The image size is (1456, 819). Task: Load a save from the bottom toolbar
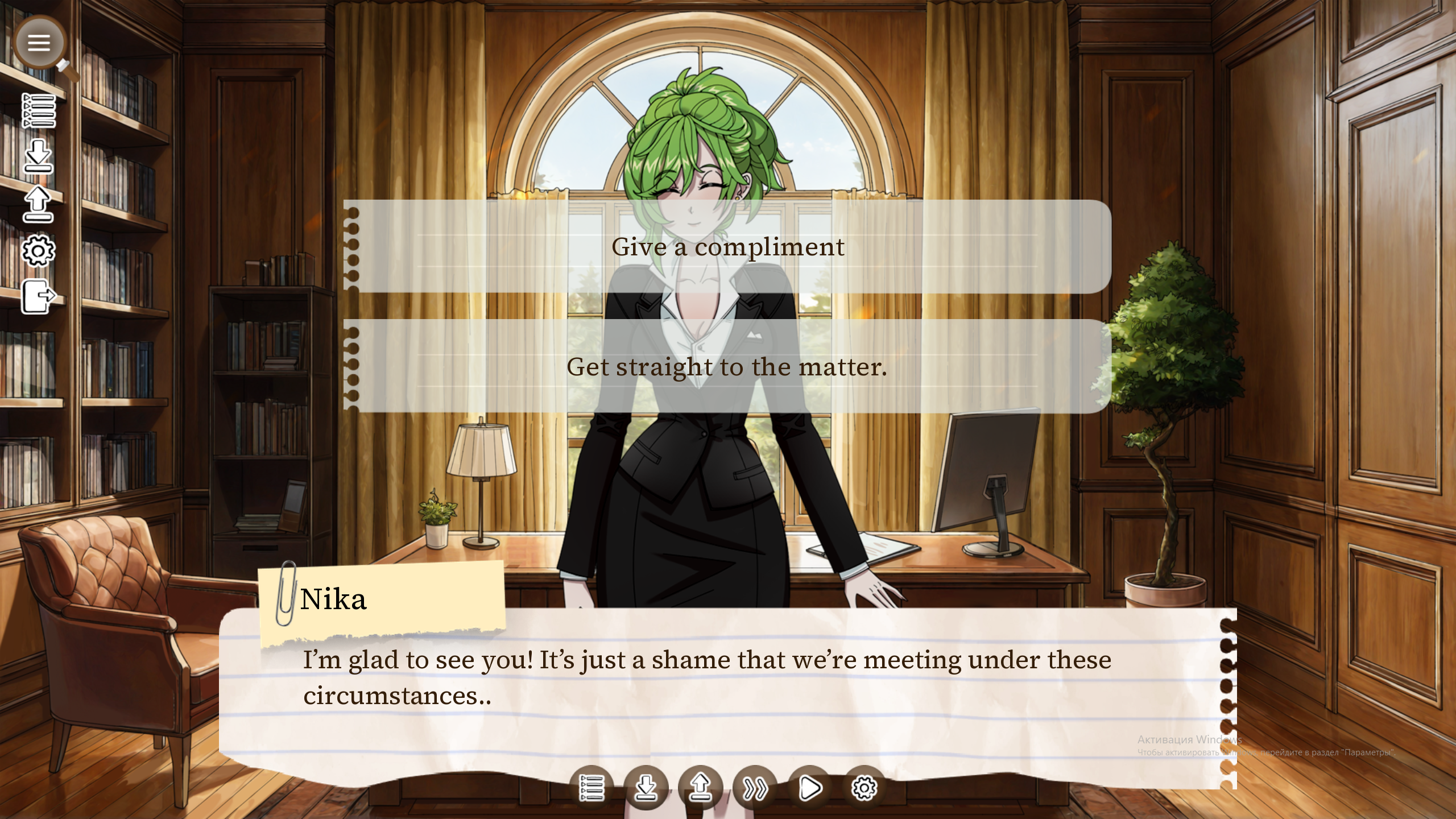[701, 788]
